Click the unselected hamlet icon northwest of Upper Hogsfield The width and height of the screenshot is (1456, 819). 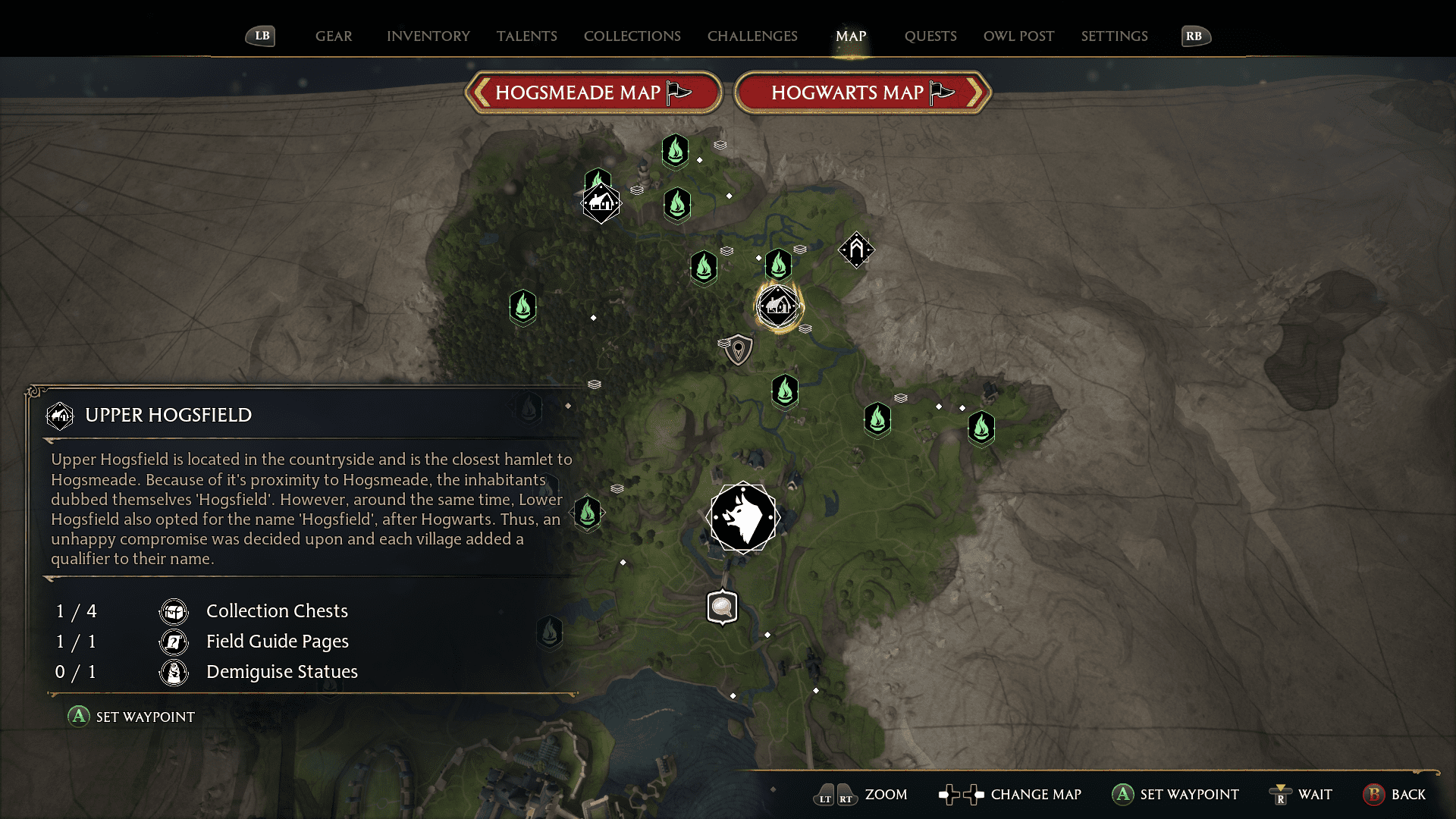click(601, 202)
